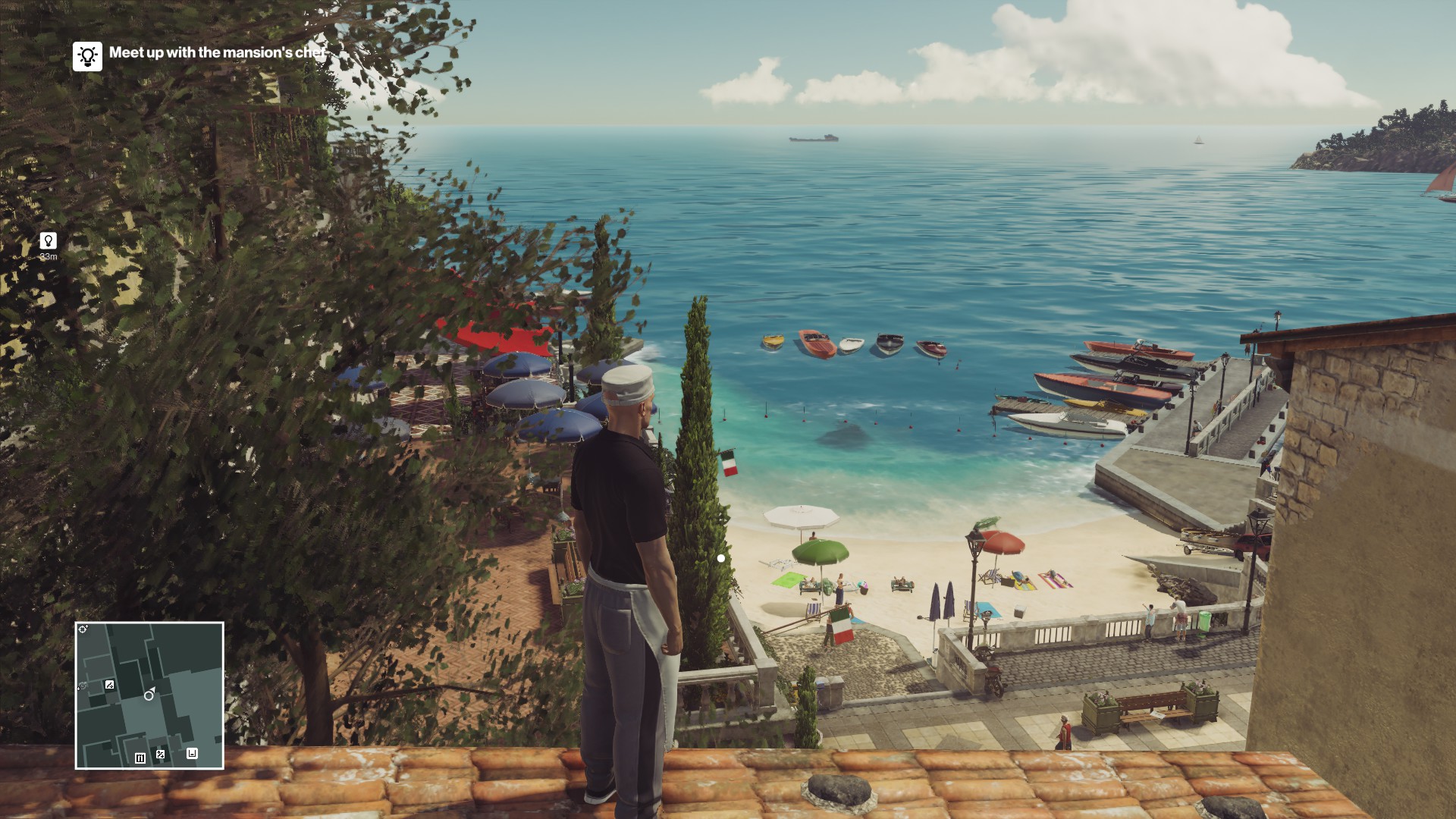This screenshot has width=1456, height=819.
Task: Select the minimap stairs icon nearest the closet icon
Action: pyautogui.click(x=160, y=754)
